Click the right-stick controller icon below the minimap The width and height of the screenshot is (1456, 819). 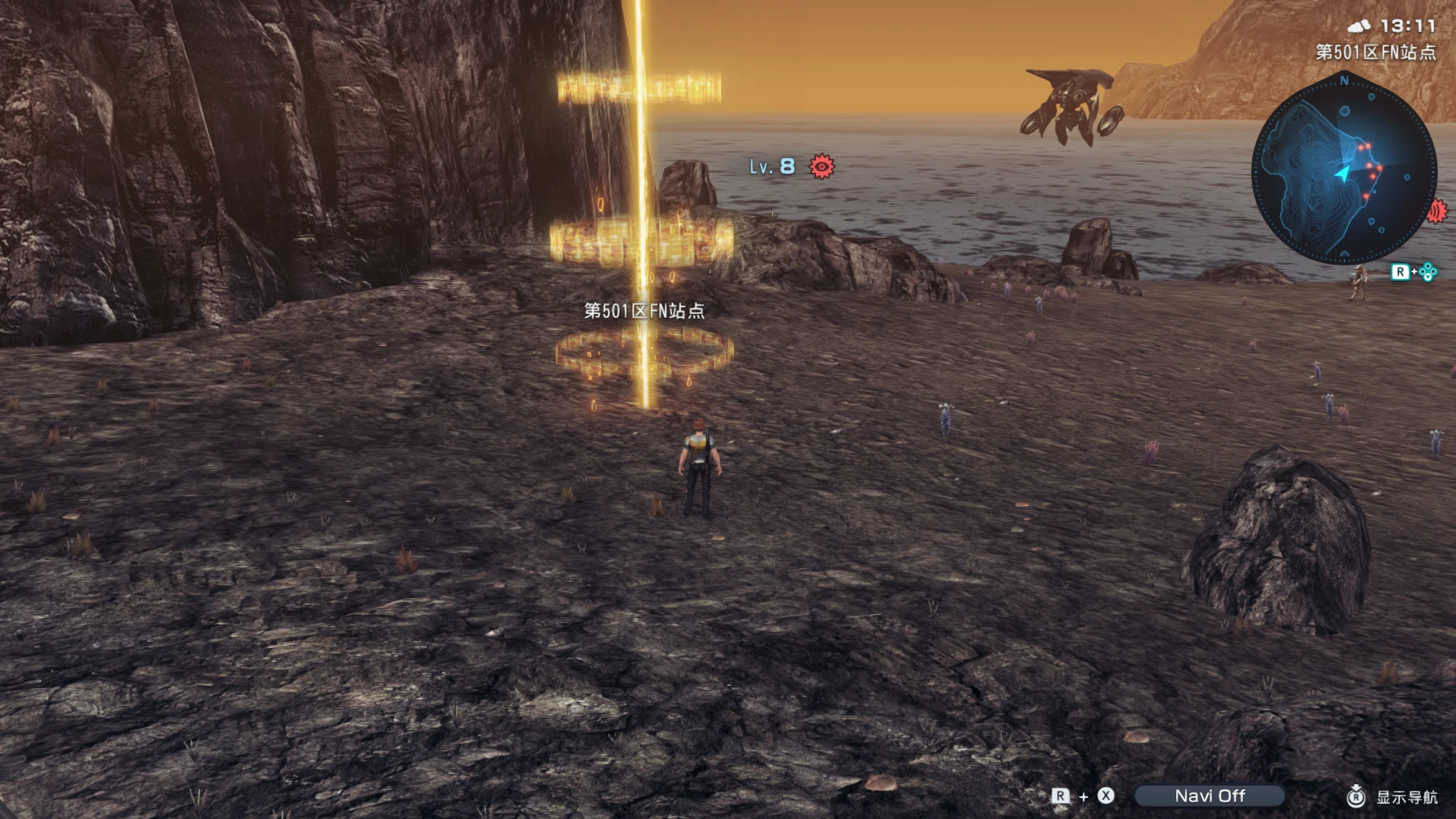coord(1426,271)
